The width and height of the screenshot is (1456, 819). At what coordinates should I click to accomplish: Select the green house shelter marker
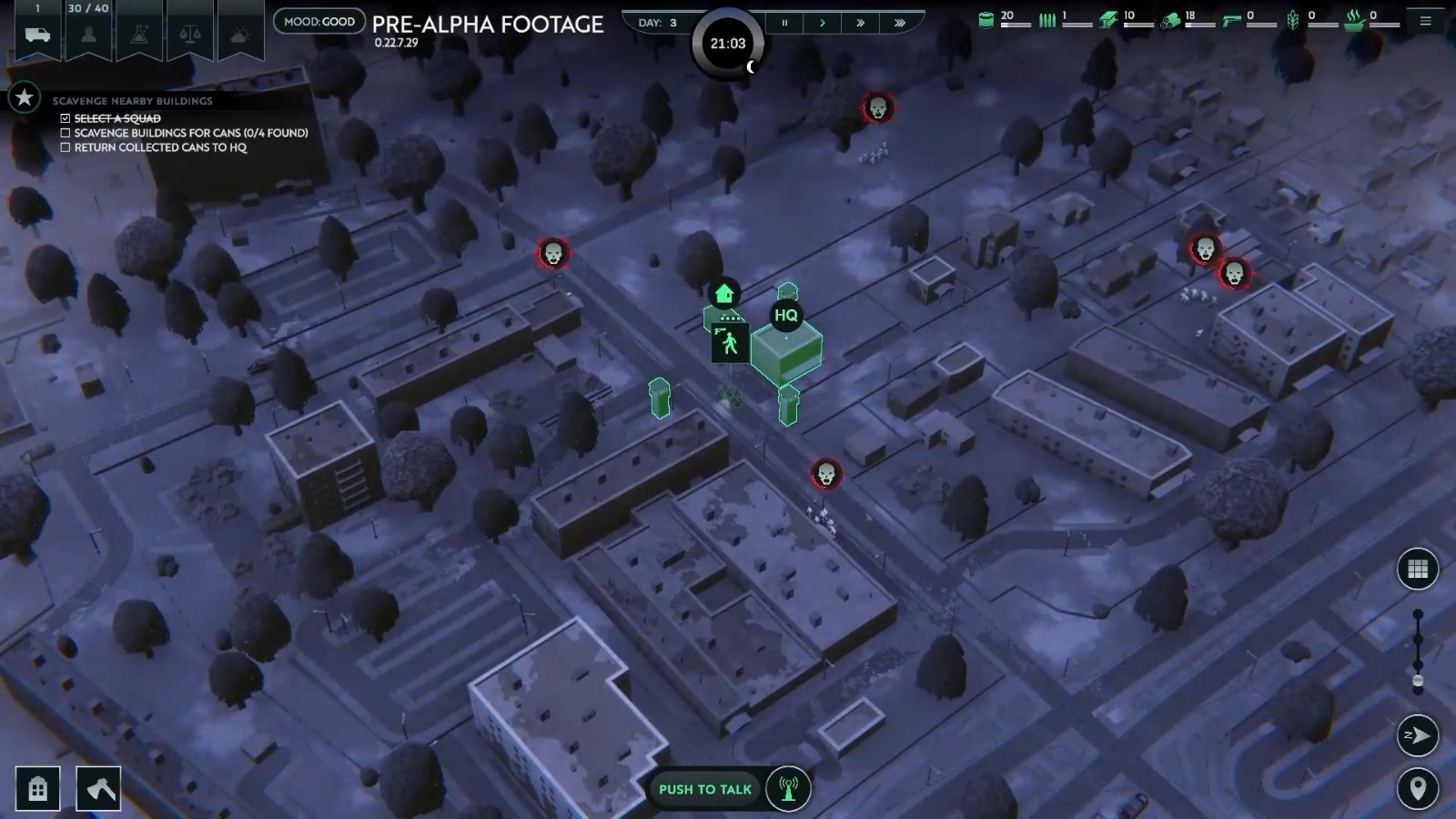click(x=724, y=293)
